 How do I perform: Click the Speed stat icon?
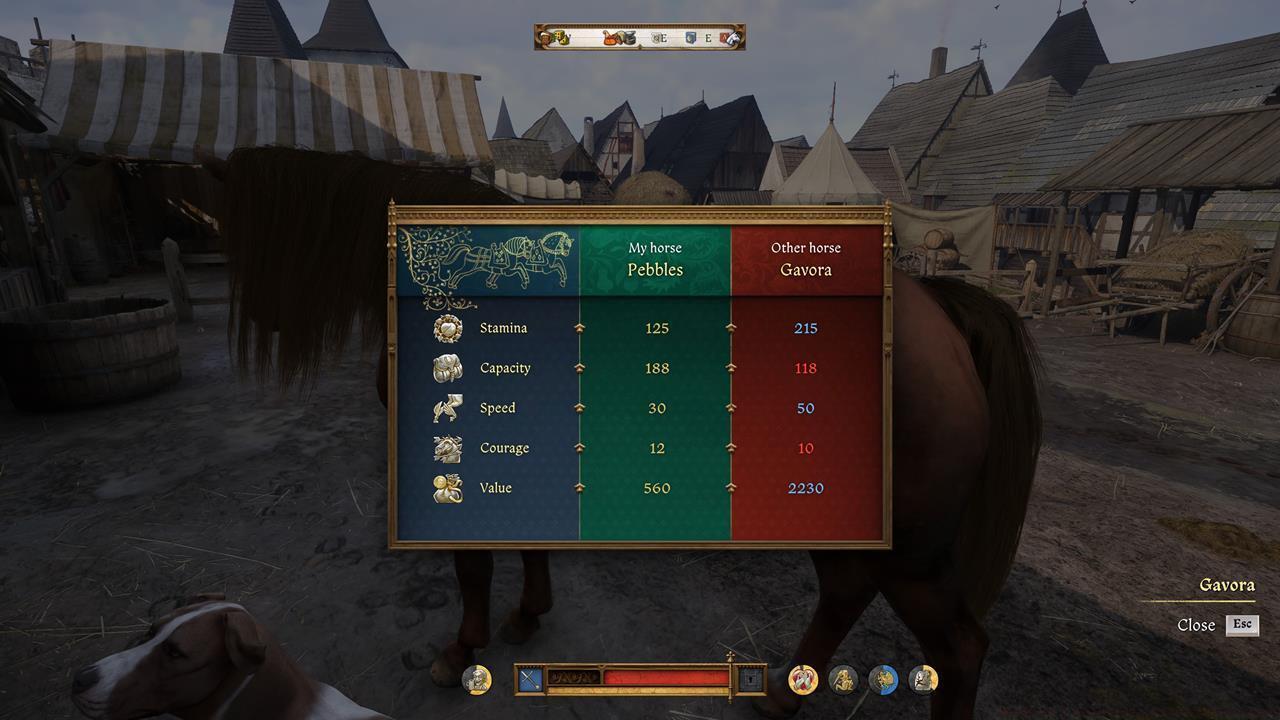[x=447, y=407]
